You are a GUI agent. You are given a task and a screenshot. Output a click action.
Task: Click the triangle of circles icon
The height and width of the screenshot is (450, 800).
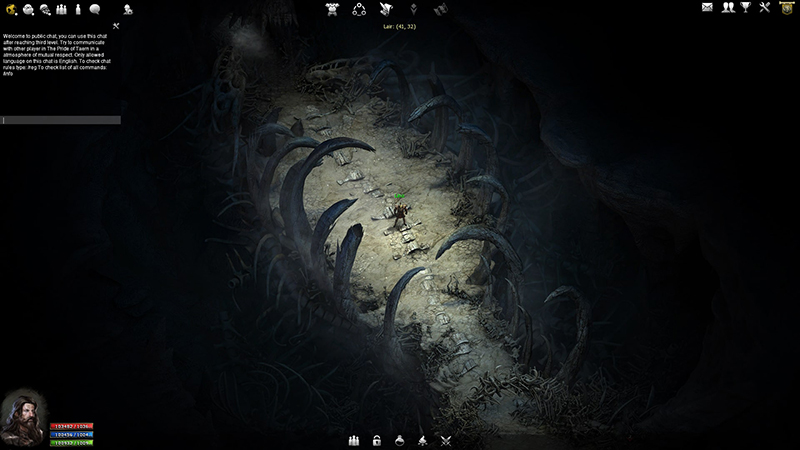pyautogui.click(x=359, y=9)
